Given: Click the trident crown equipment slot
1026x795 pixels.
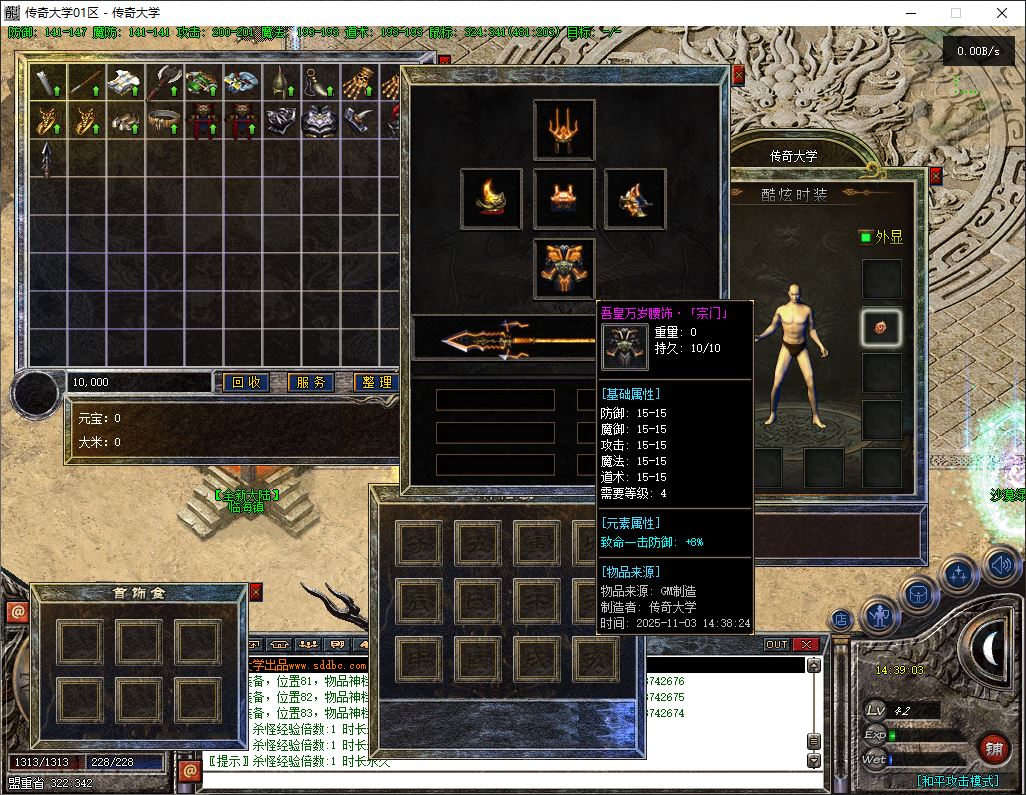Looking at the screenshot, I should [x=564, y=129].
